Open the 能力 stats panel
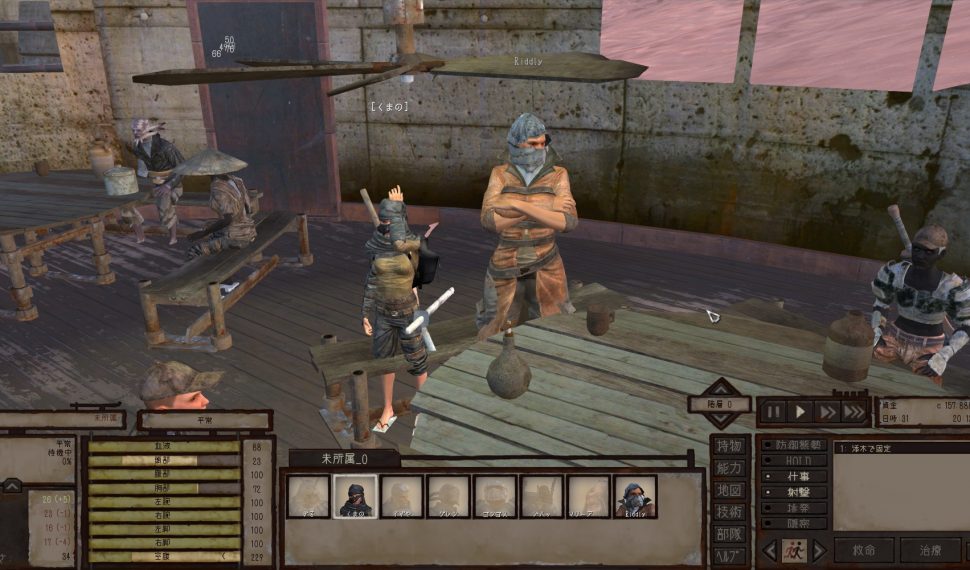This screenshot has width=970, height=570. click(x=729, y=468)
